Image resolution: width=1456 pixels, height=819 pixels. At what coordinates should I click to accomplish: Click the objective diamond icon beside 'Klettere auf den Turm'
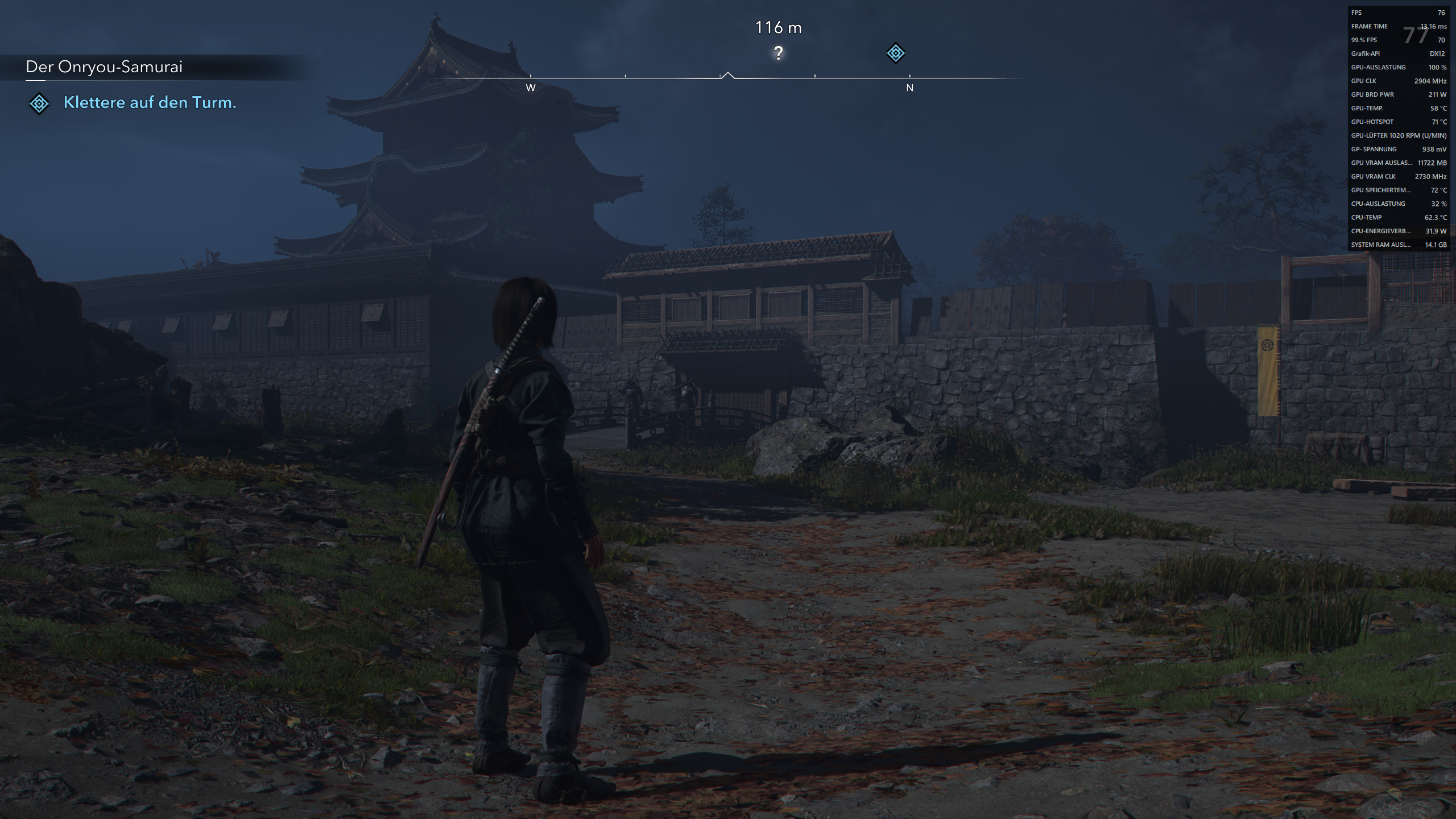coord(38,104)
